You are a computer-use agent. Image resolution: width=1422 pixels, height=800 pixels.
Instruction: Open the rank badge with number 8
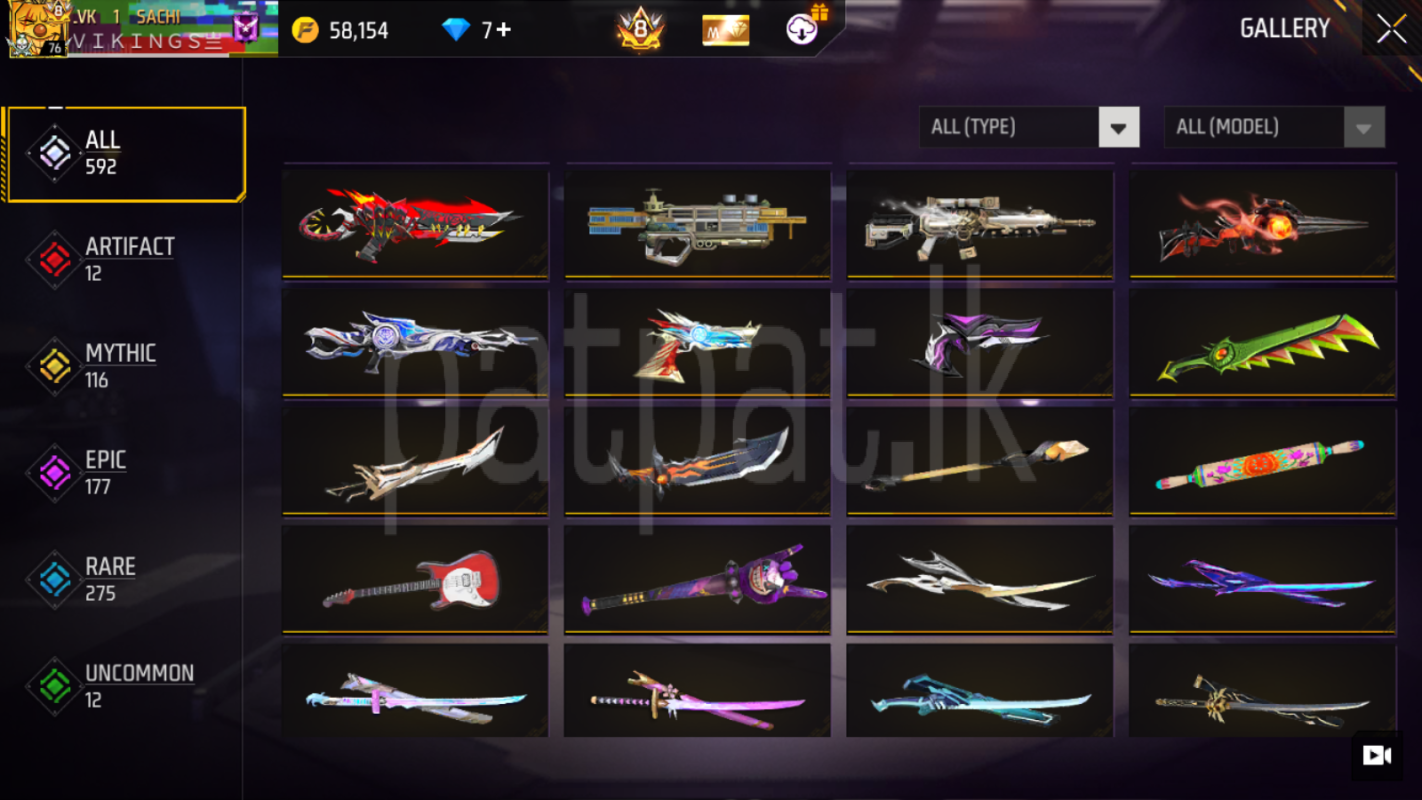[x=640, y=29]
